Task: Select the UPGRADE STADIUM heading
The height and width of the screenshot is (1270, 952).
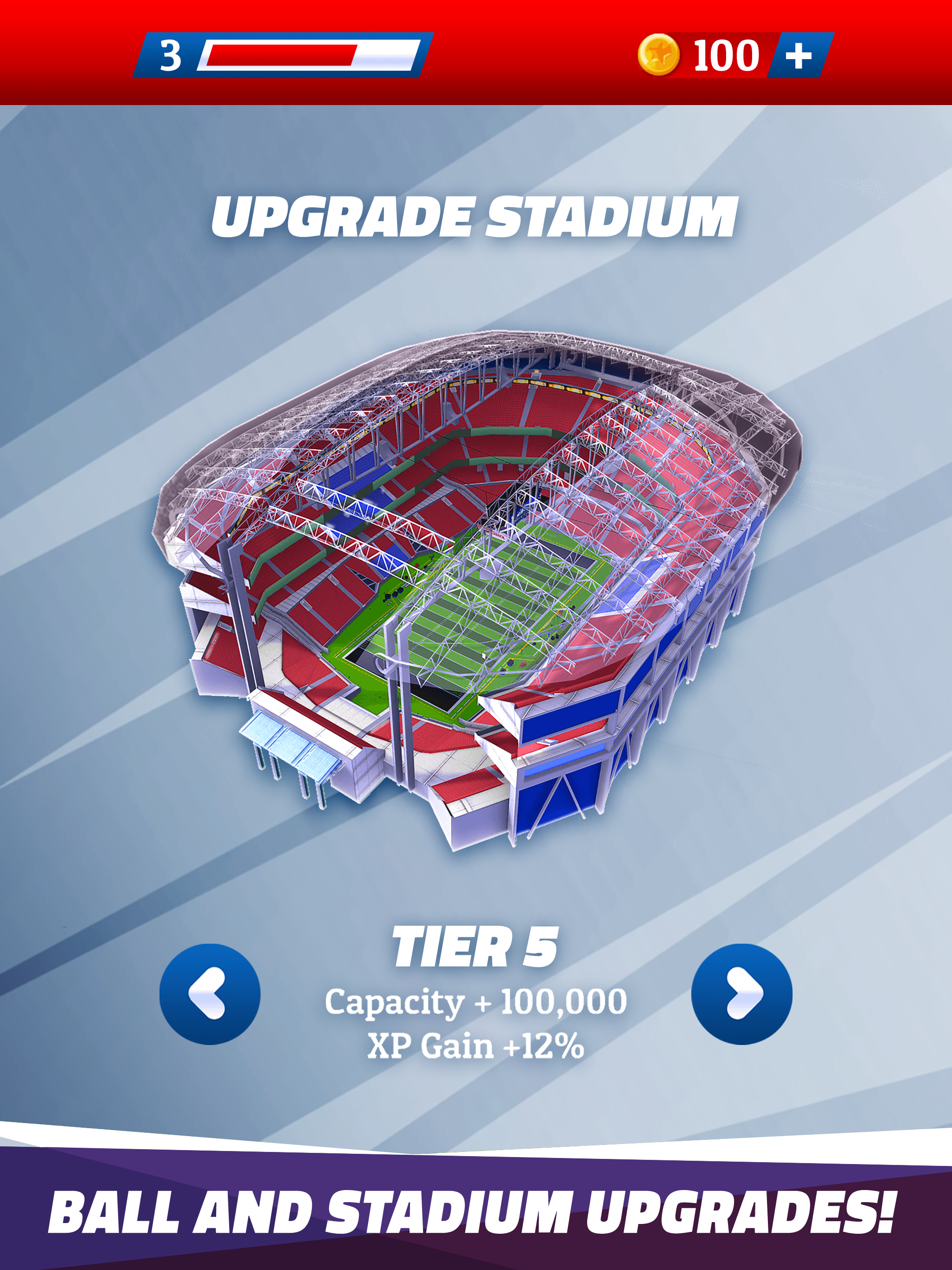Action: click(x=476, y=215)
